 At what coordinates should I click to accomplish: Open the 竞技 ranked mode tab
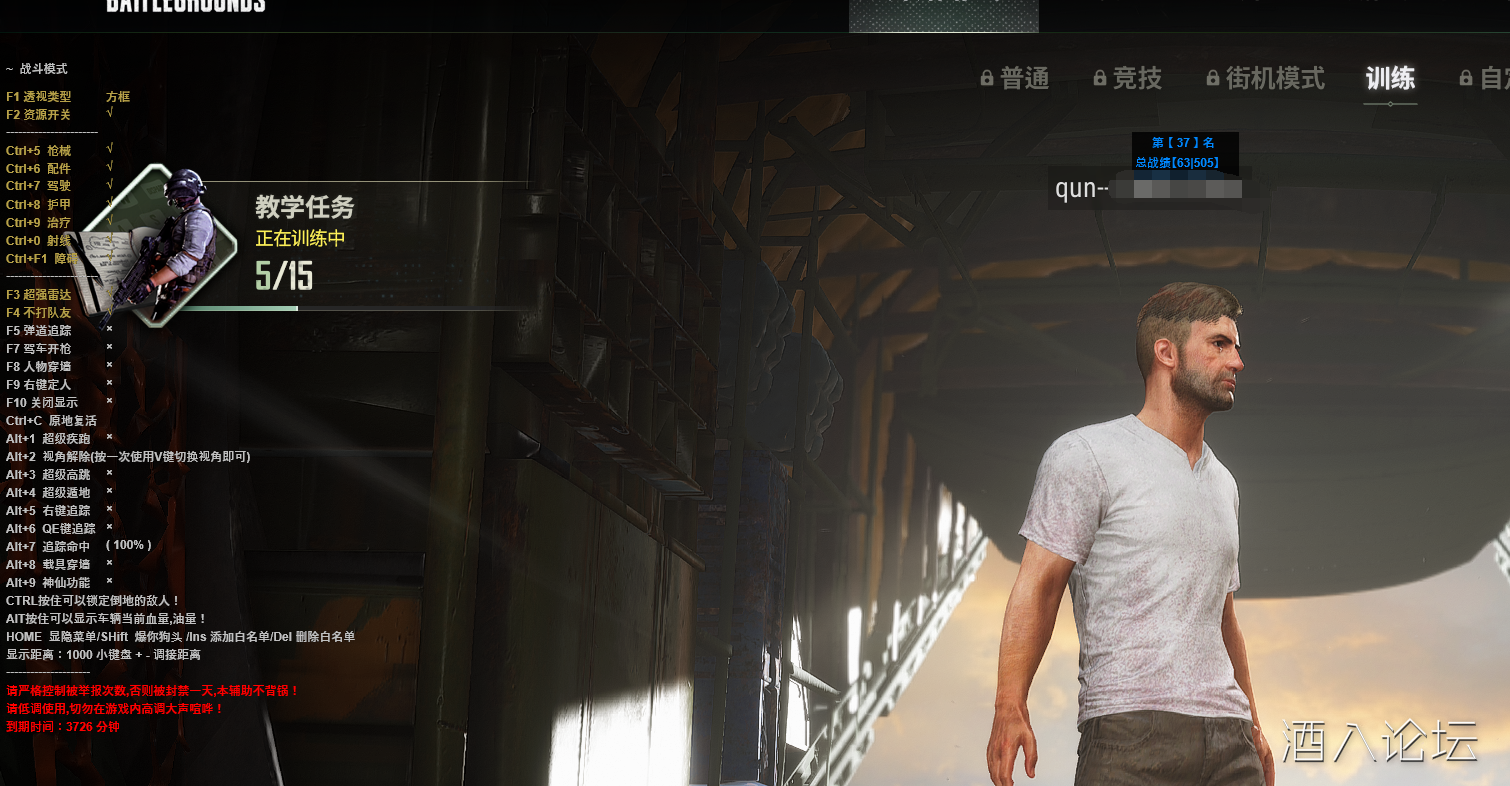pos(1128,78)
